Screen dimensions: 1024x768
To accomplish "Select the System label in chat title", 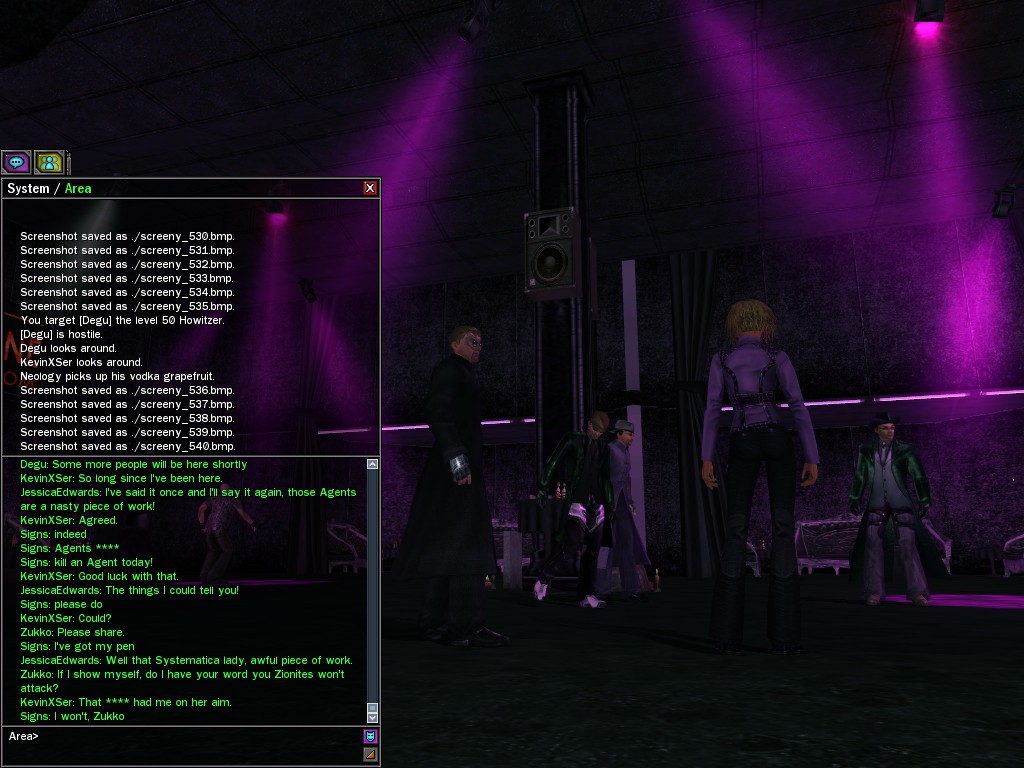I will point(28,189).
